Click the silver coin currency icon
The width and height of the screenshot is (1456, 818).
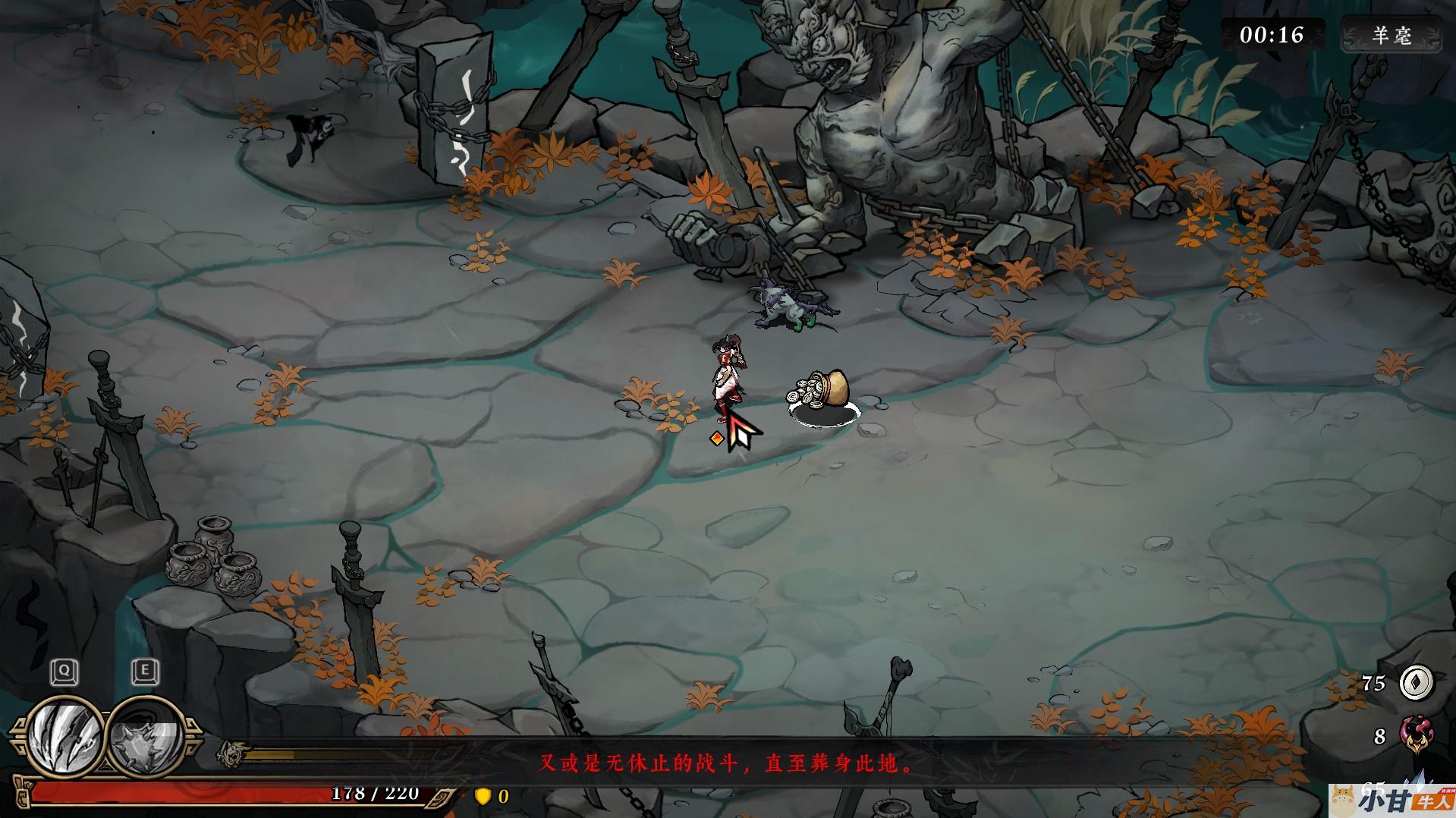point(1417,682)
